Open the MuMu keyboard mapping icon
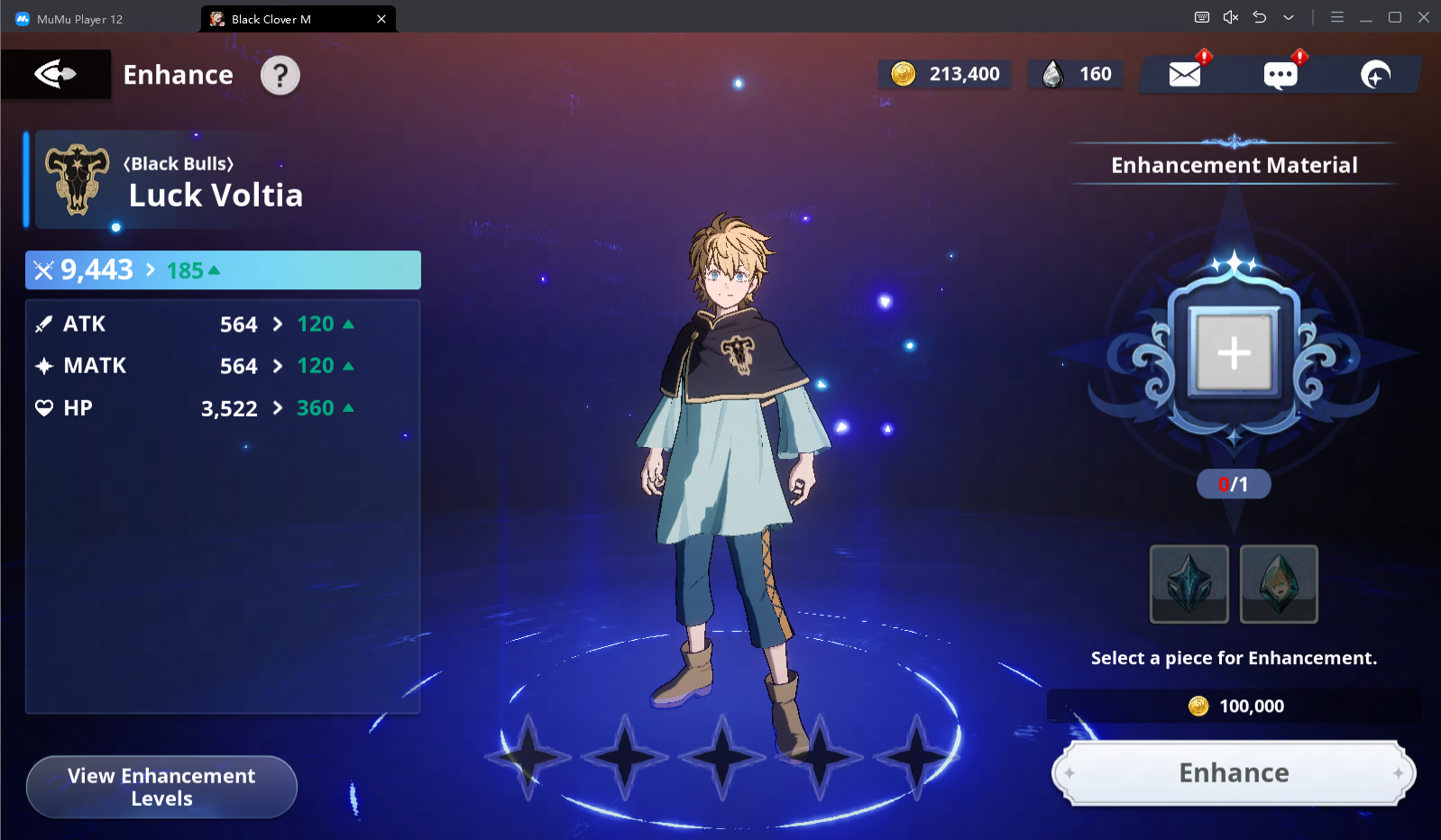1441x840 pixels. click(1202, 17)
